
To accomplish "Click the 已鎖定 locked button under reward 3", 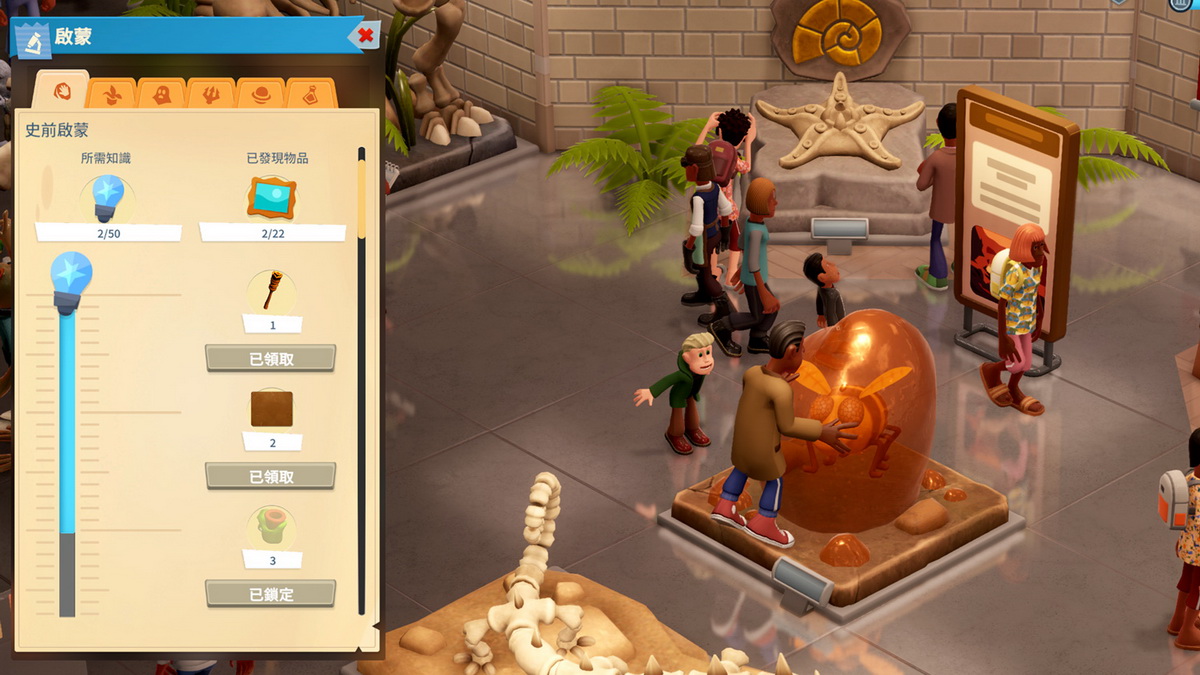I will coord(270,593).
